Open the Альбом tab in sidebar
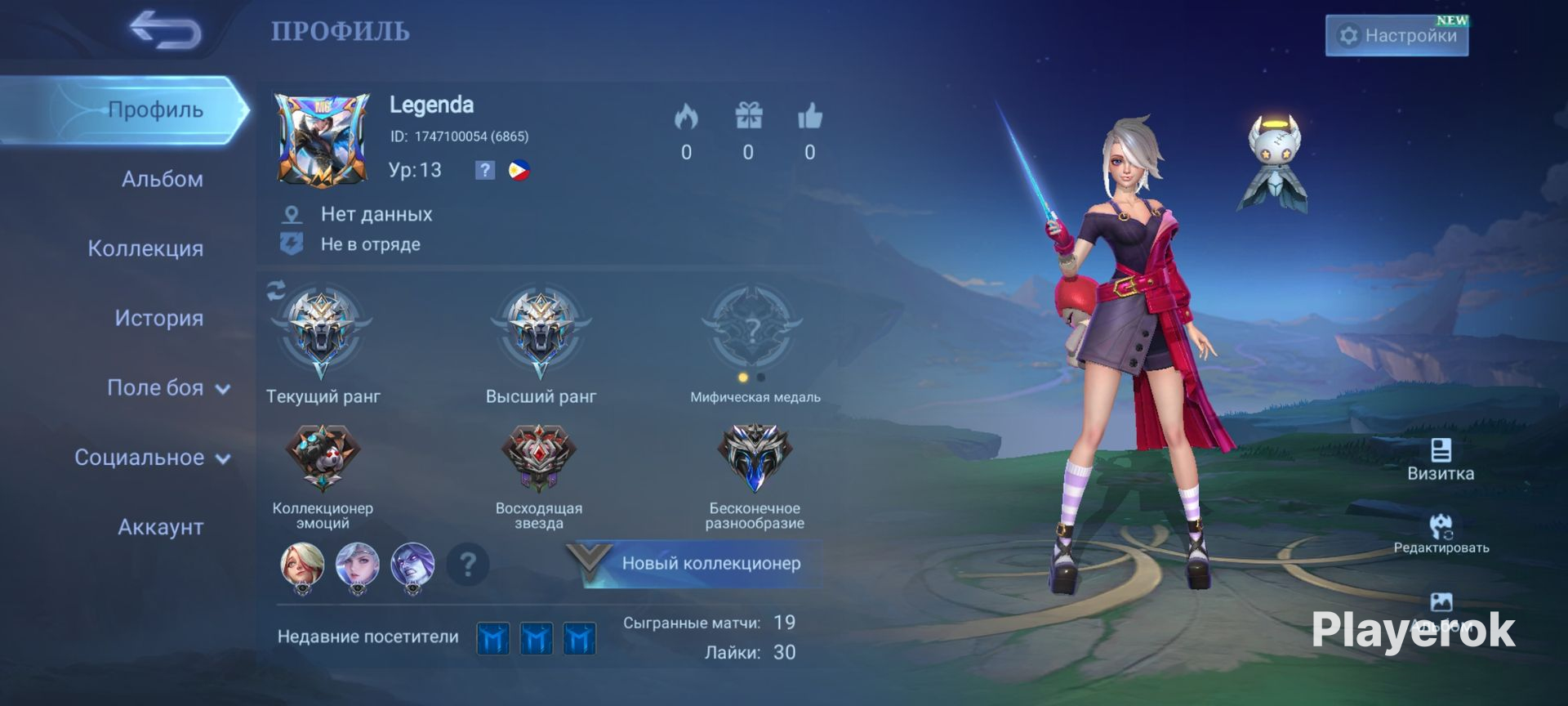The width and height of the screenshot is (1568, 706). click(x=162, y=179)
